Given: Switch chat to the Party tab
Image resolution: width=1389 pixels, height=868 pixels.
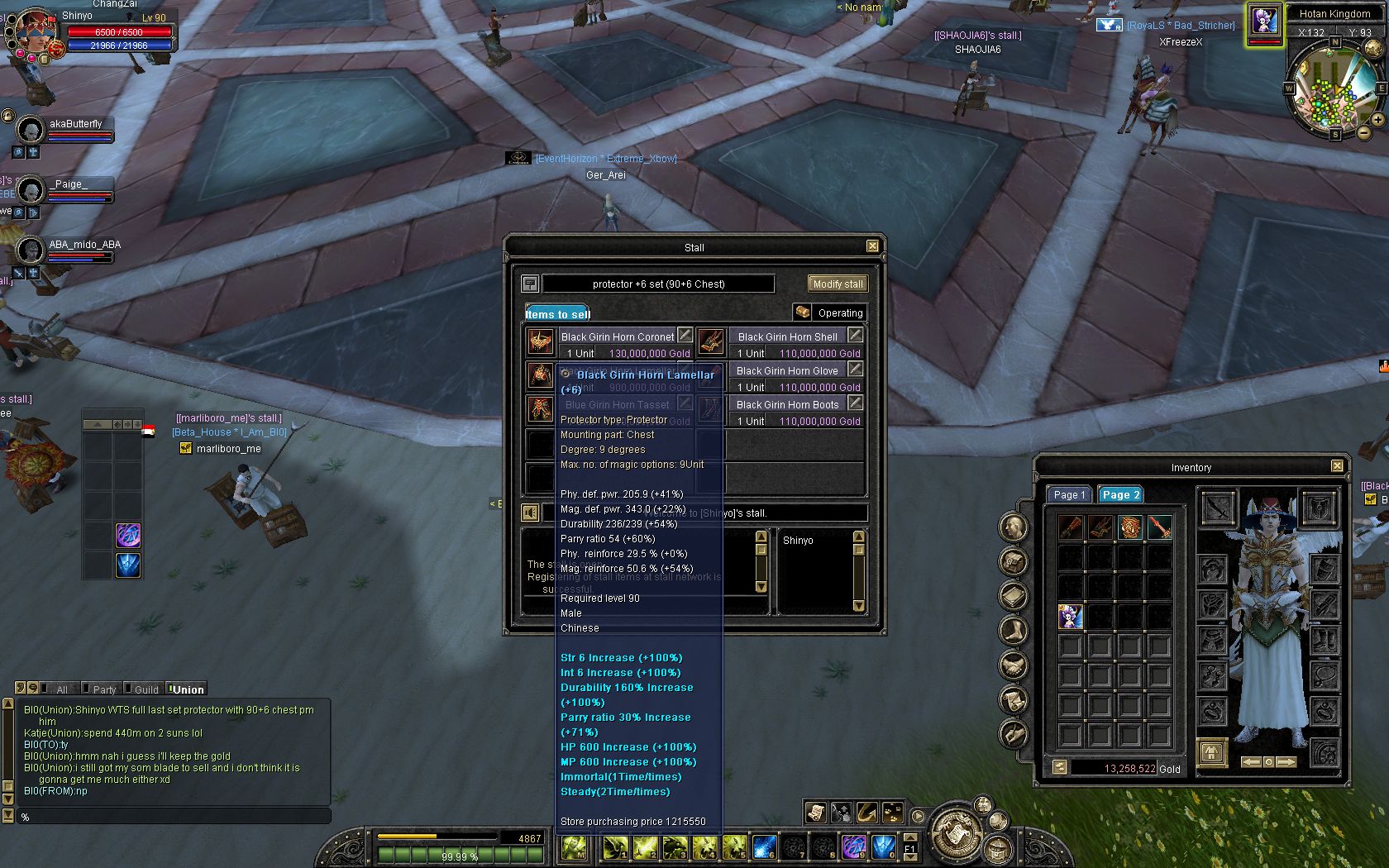Looking at the screenshot, I should coord(103,689).
